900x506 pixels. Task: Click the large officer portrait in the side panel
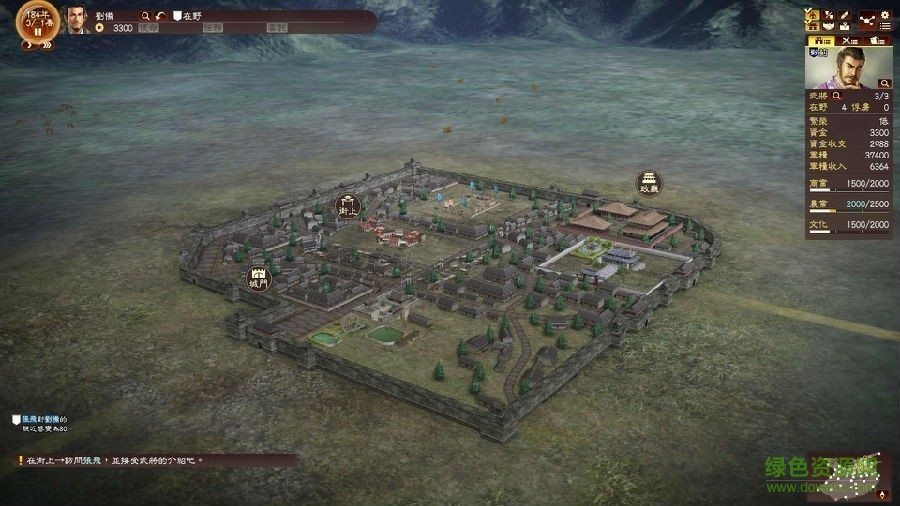coord(848,68)
